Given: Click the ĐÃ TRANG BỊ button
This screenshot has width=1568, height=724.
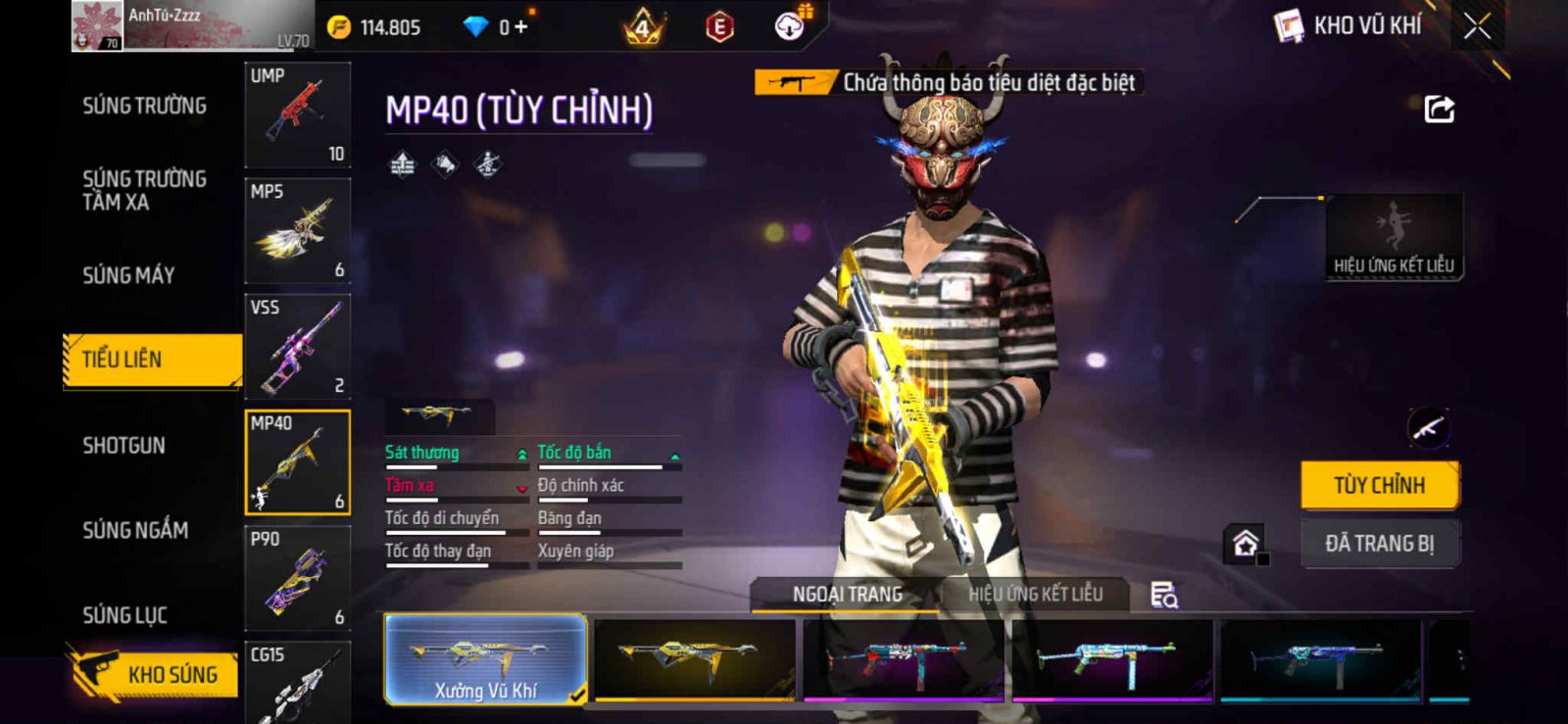Looking at the screenshot, I should pyautogui.click(x=1380, y=544).
